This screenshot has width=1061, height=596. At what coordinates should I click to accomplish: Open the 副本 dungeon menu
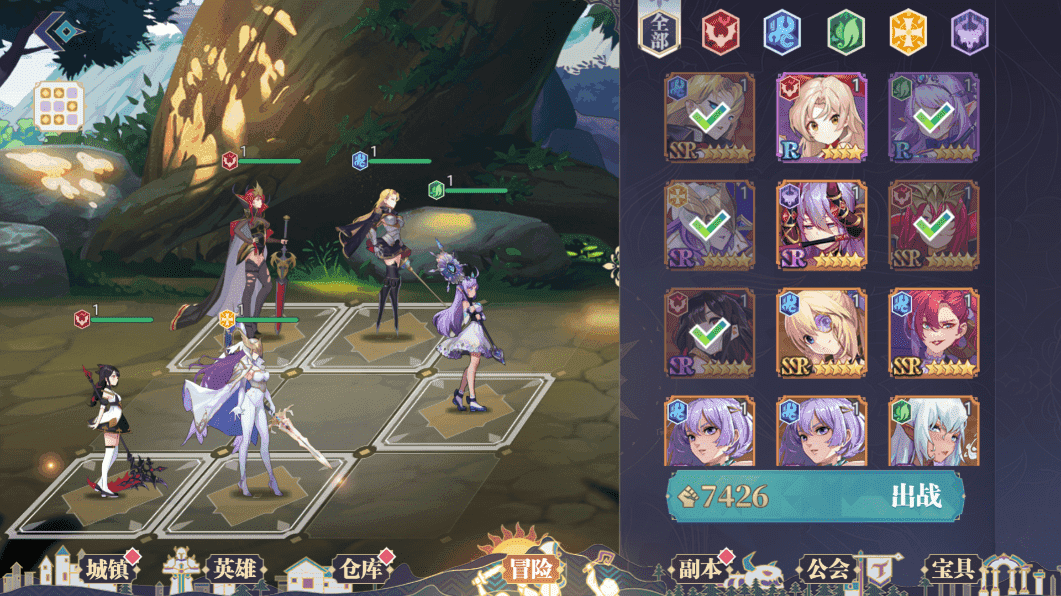(x=698, y=569)
